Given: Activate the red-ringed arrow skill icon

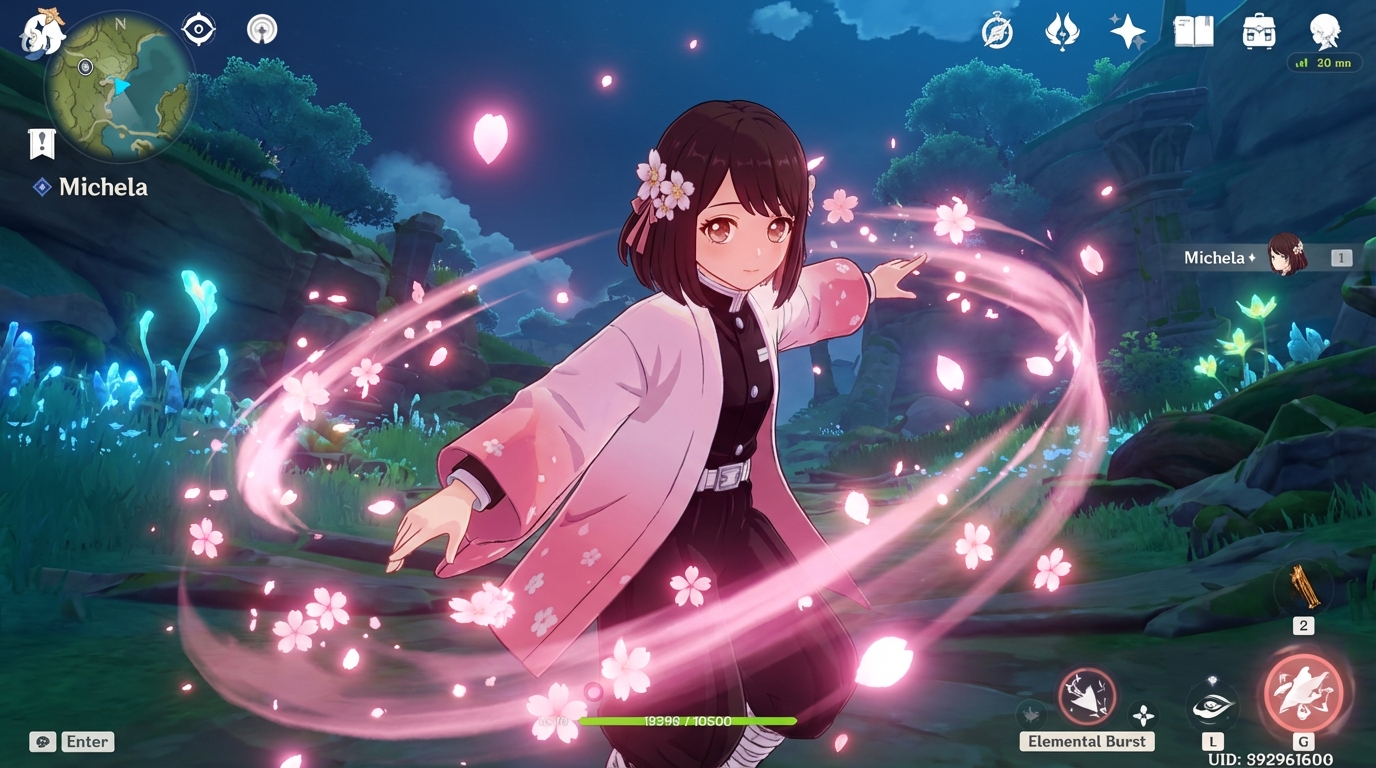Looking at the screenshot, I should [1087, 696].
